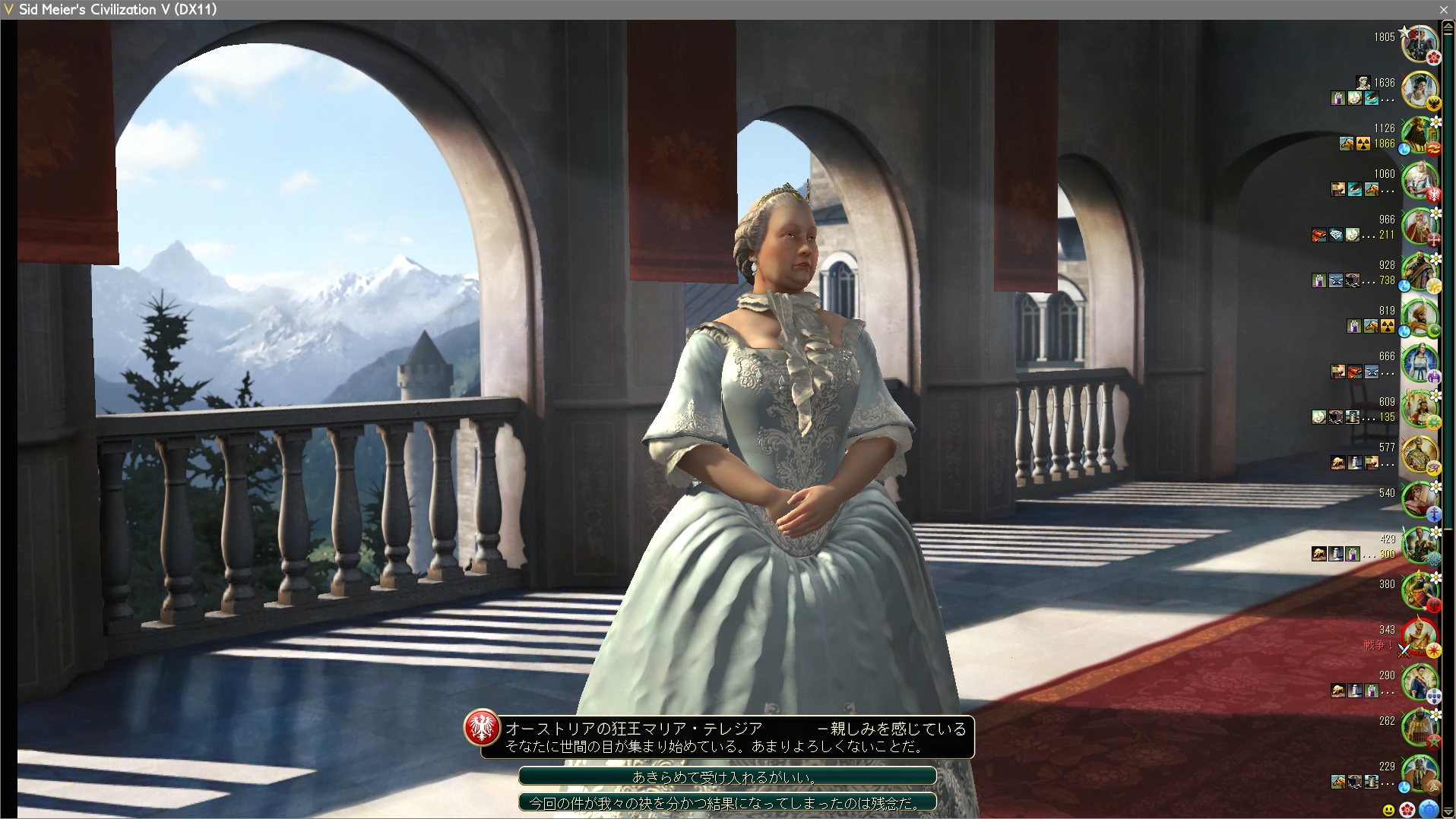The width and height of the screenshot is (1456, 819).
Task: Click the red-ringed enemy leader marked 戦争
Action: click(x=1419, y=637)
